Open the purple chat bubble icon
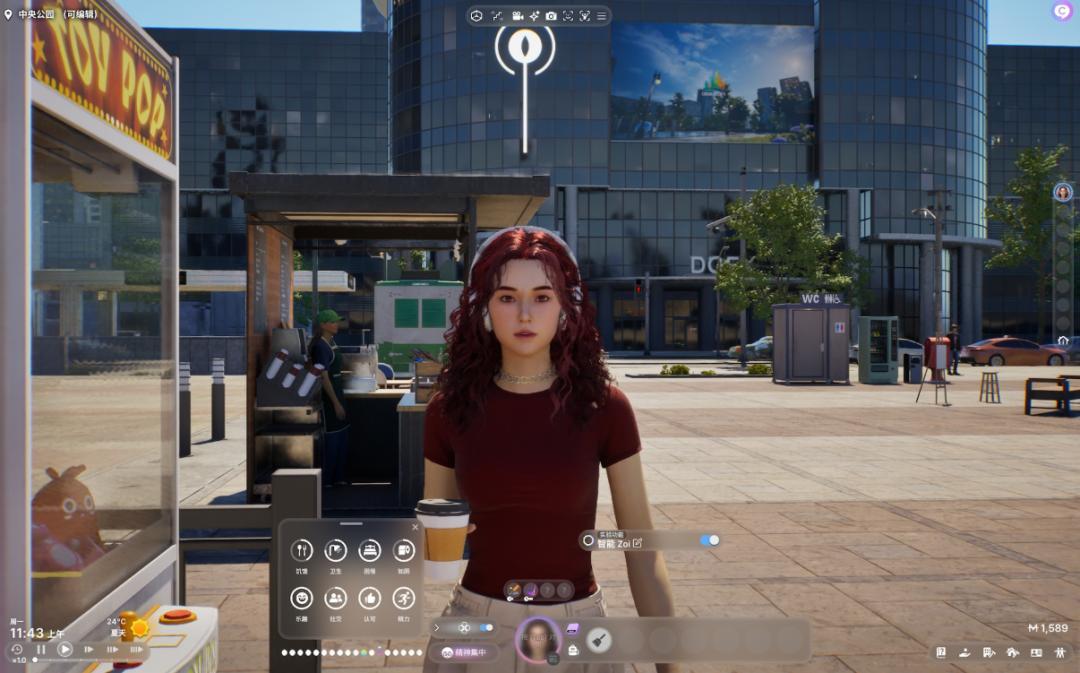Image resolution: width=1080 pixels, height=673 pixels. pos(1062,11)
